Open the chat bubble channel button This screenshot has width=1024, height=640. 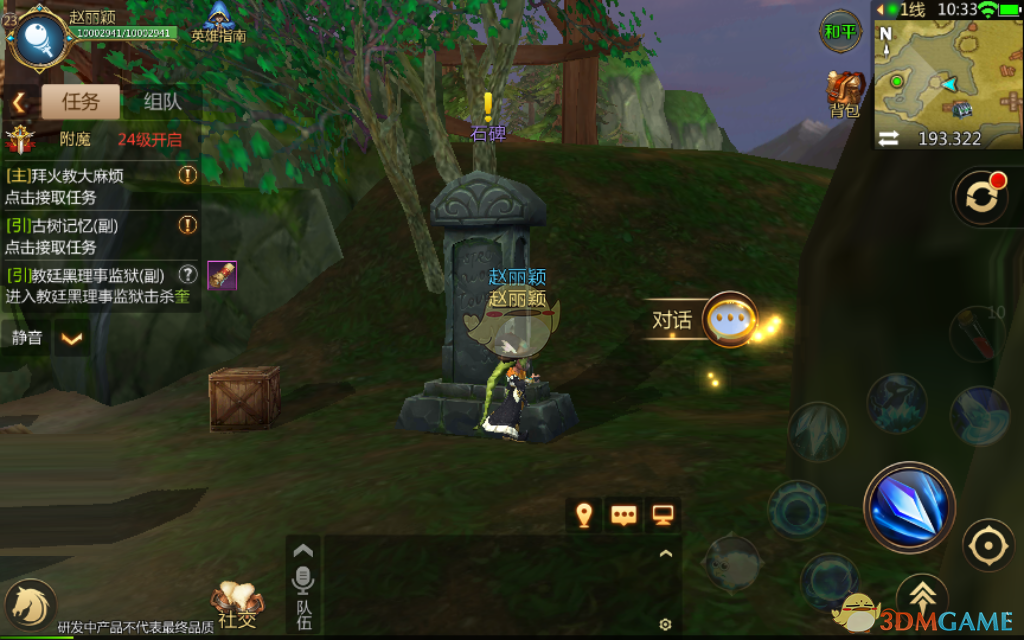pyautogui.click(x=624, y=515)
